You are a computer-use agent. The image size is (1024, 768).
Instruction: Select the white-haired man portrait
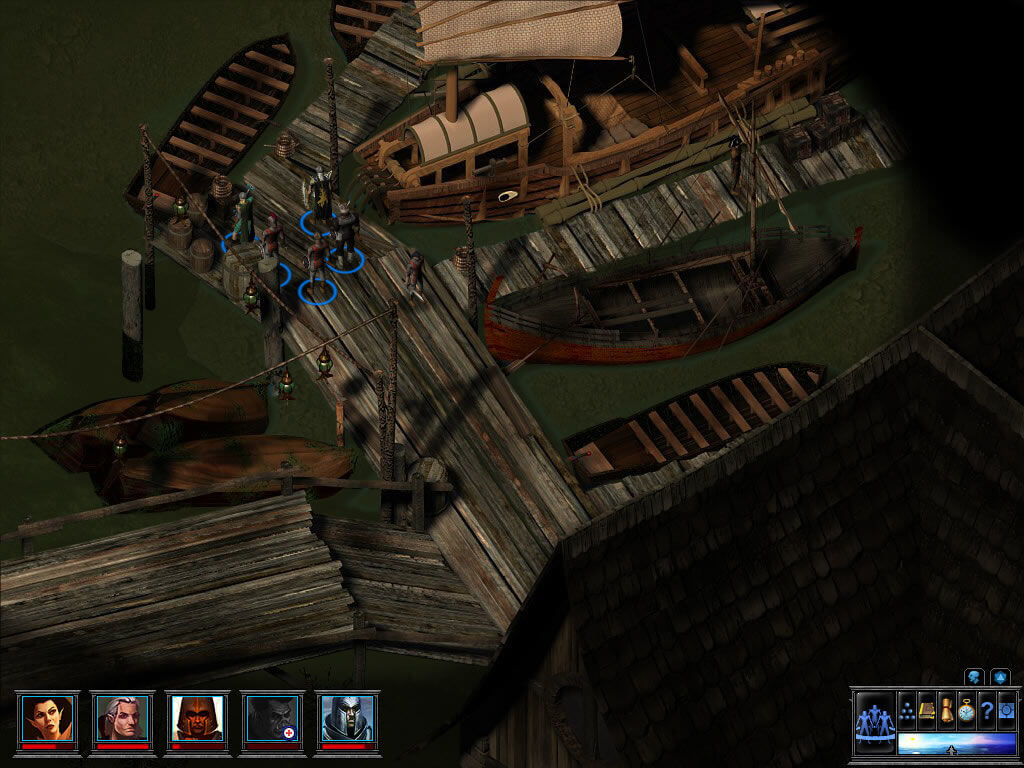[x=122, y=717]
